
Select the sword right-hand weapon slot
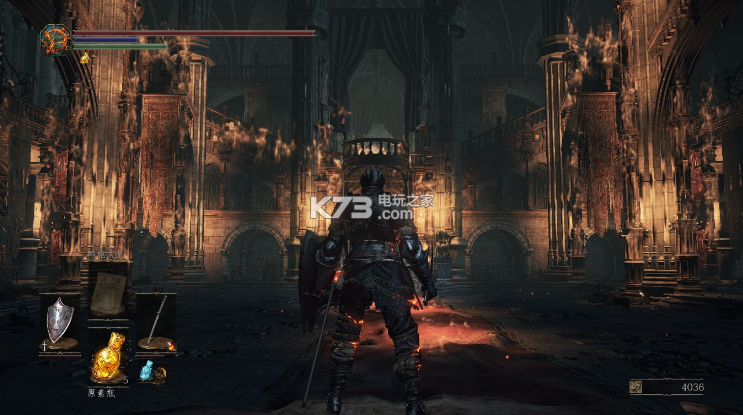point(156,321)
